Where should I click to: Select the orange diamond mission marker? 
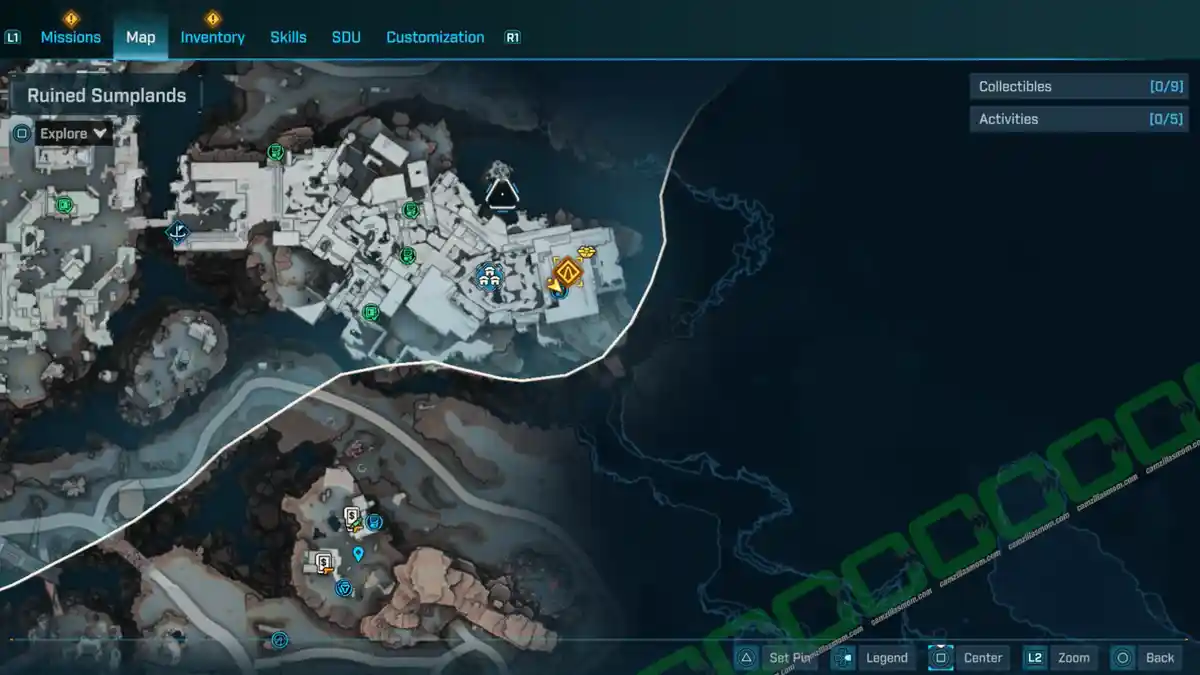tap(569, 271)
